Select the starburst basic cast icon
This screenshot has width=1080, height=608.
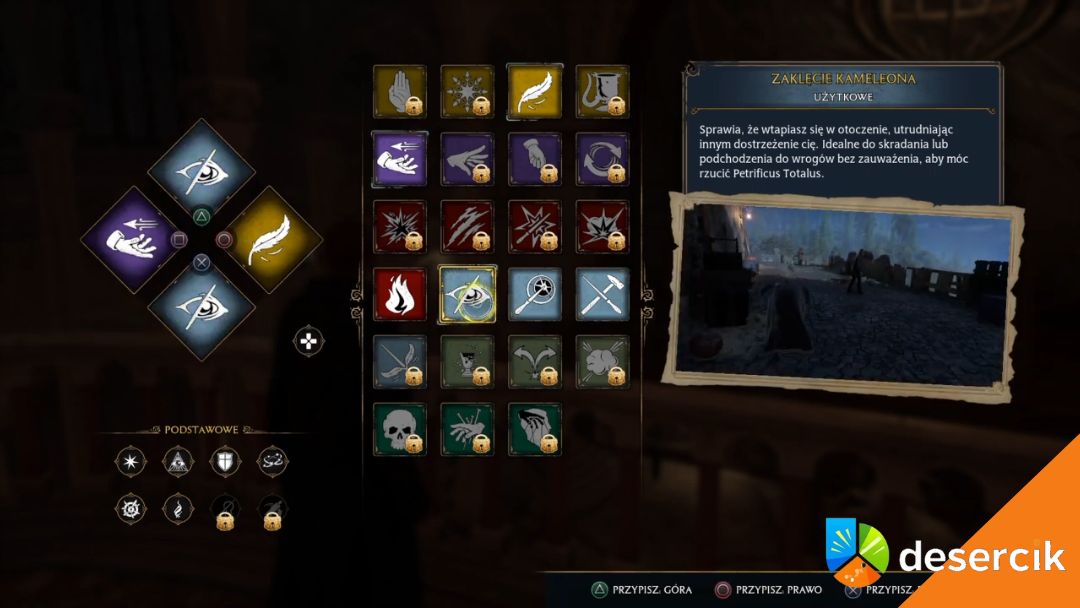(129, 461)
